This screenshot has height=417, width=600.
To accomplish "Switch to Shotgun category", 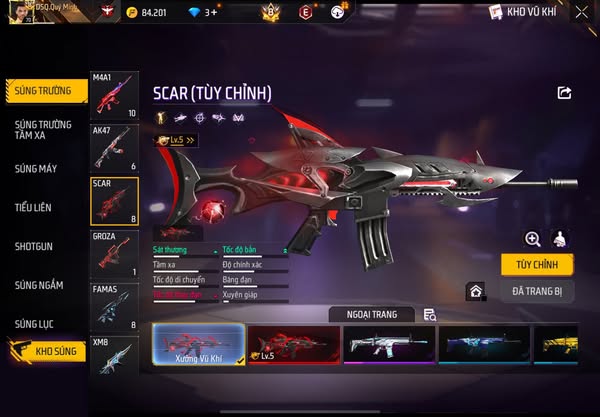I will coord(33,246).
